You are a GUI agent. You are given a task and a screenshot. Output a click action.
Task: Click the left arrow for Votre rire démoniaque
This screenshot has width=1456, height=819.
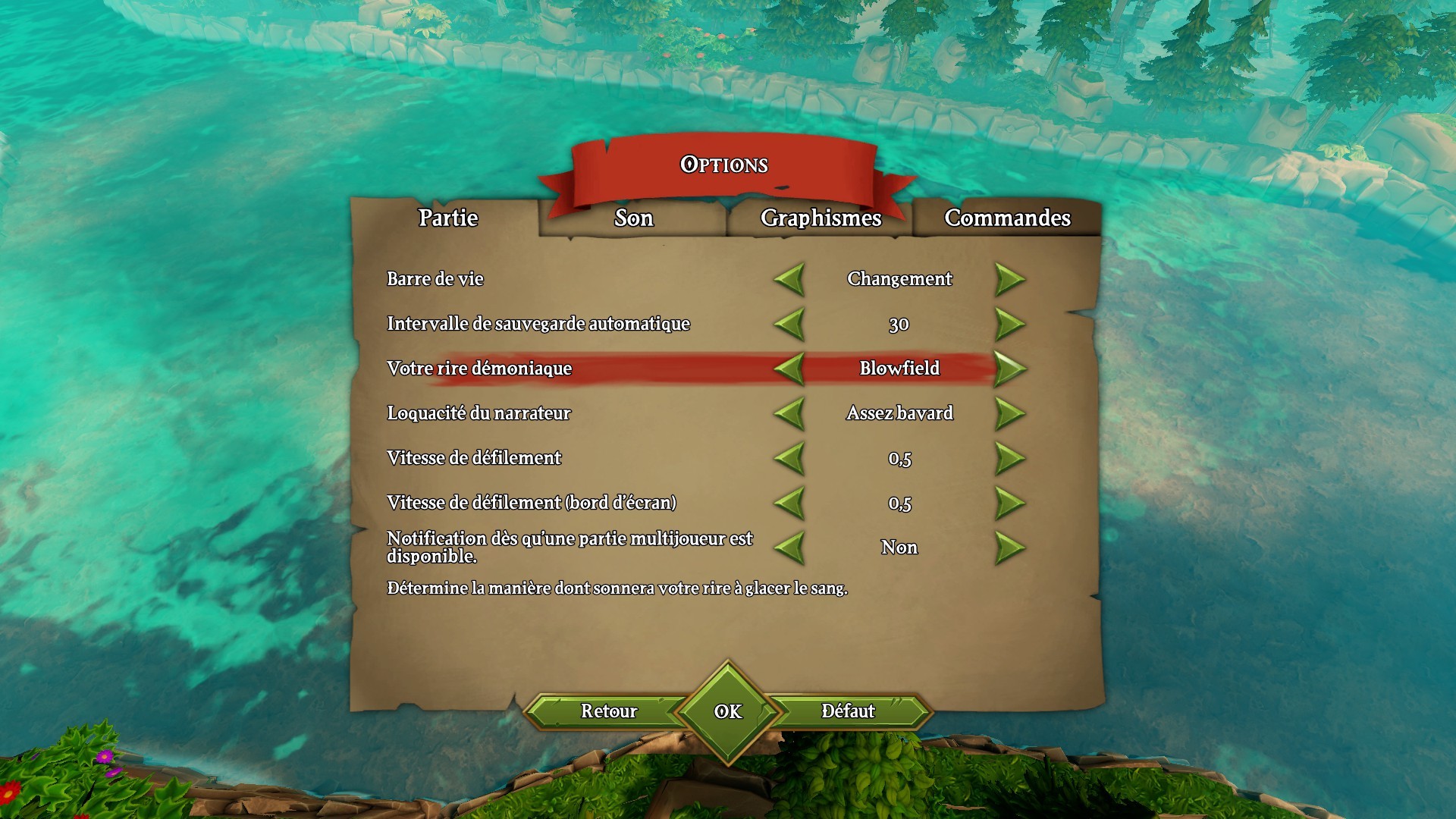point(789,369)
